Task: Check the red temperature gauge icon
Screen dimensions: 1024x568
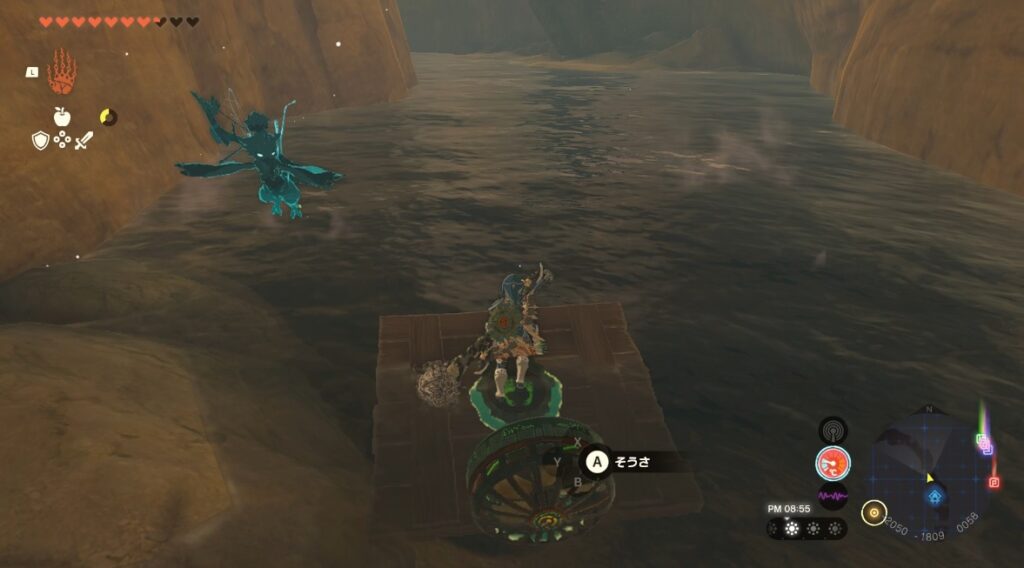Action: click(832, 463)
